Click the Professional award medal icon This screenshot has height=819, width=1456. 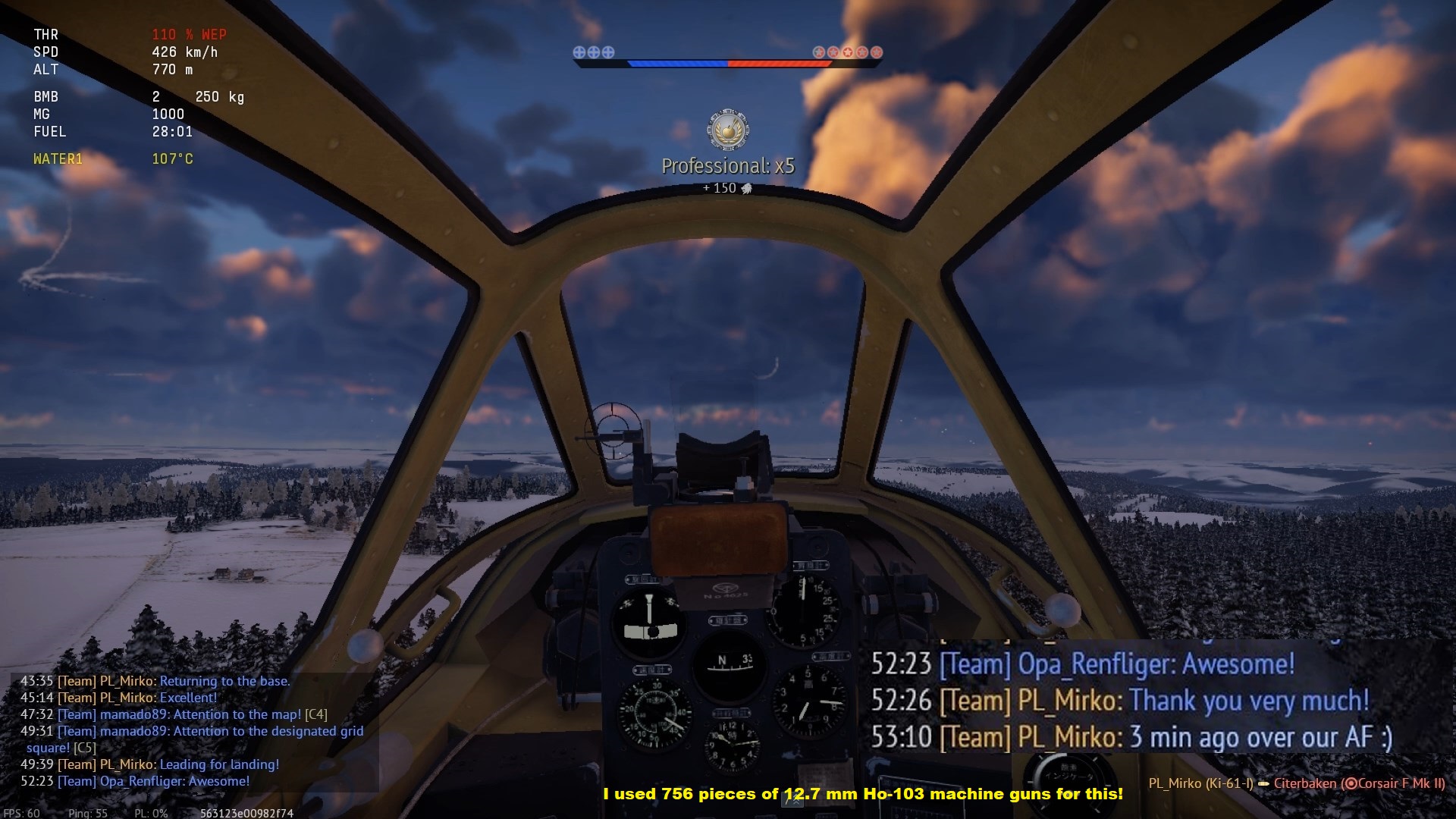click(x=728, y=130)
